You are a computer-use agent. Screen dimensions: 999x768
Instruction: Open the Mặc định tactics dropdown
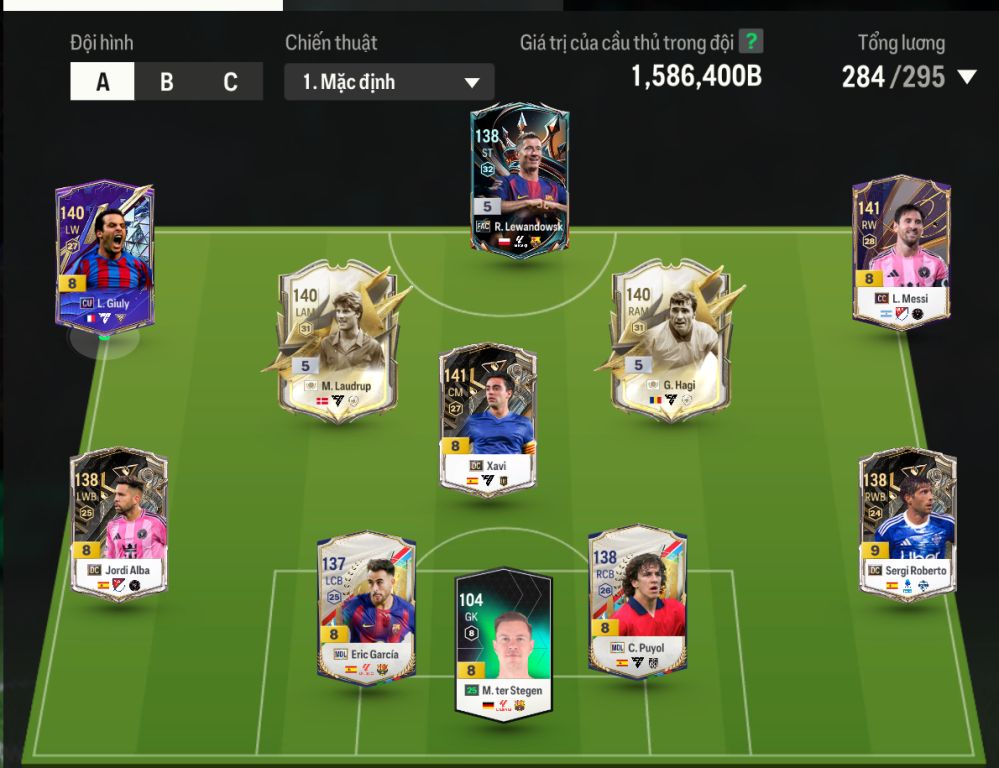tap(389, 82)
